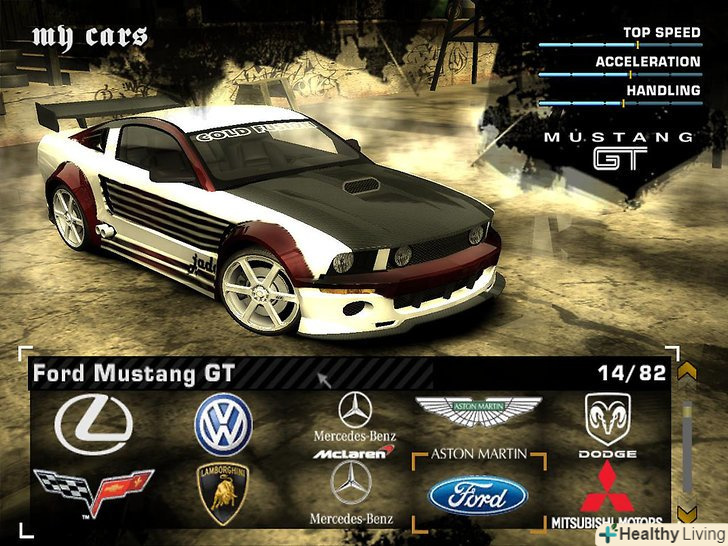Select the Dodge ram logo
This screenshot has height=546, width=728.
(x=607, y=418)
